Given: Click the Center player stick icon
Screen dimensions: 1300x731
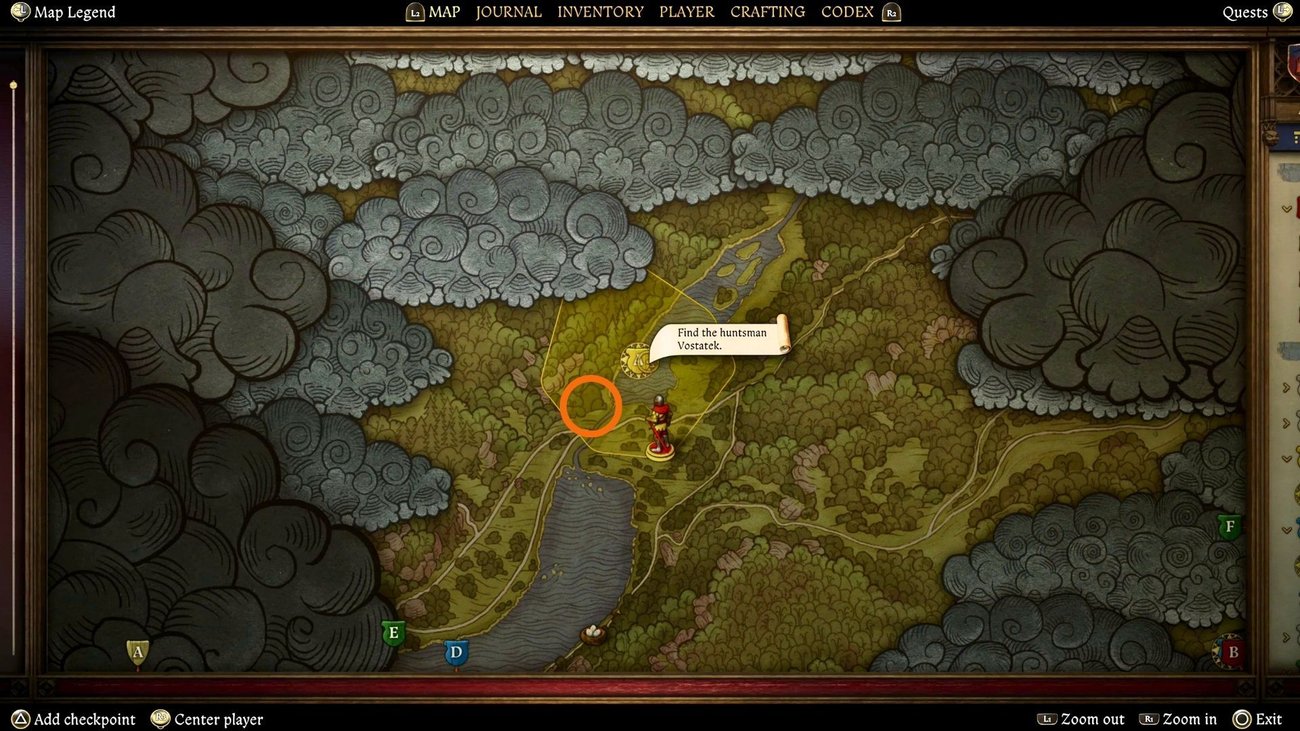Looking at the screenshot, I should (158, 719).
